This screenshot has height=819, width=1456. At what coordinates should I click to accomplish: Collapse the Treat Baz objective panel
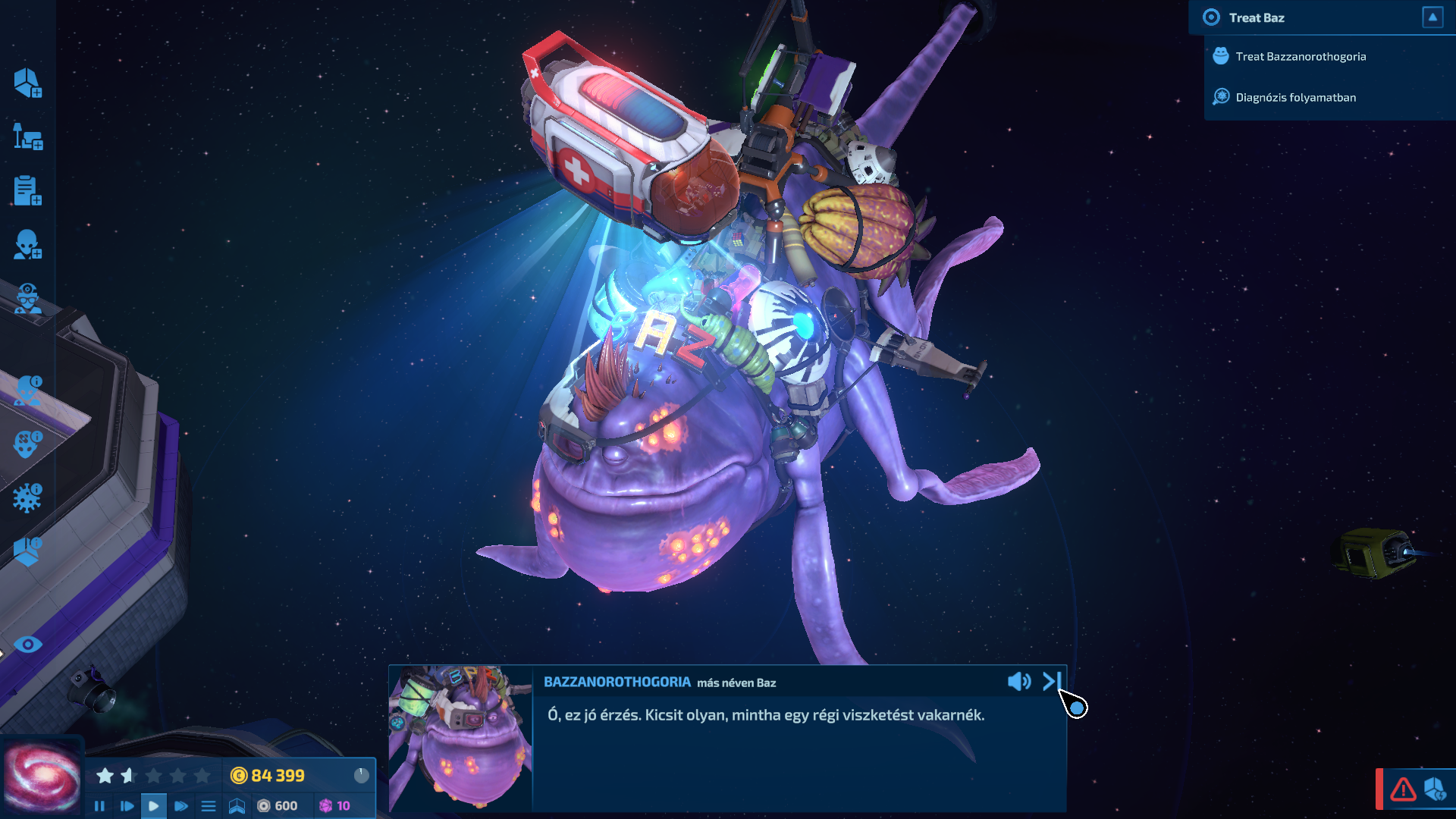point(1432,17)
